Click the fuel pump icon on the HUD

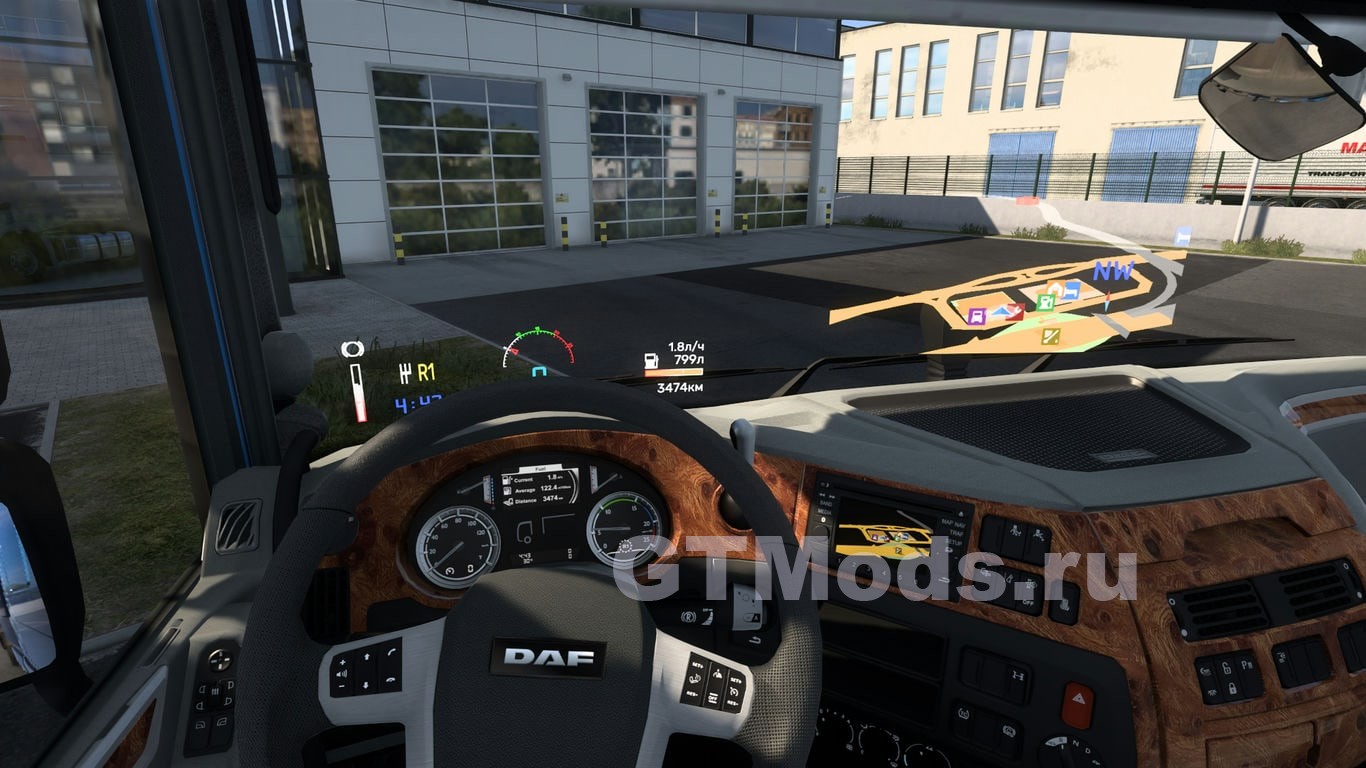(x=652, y=359)
